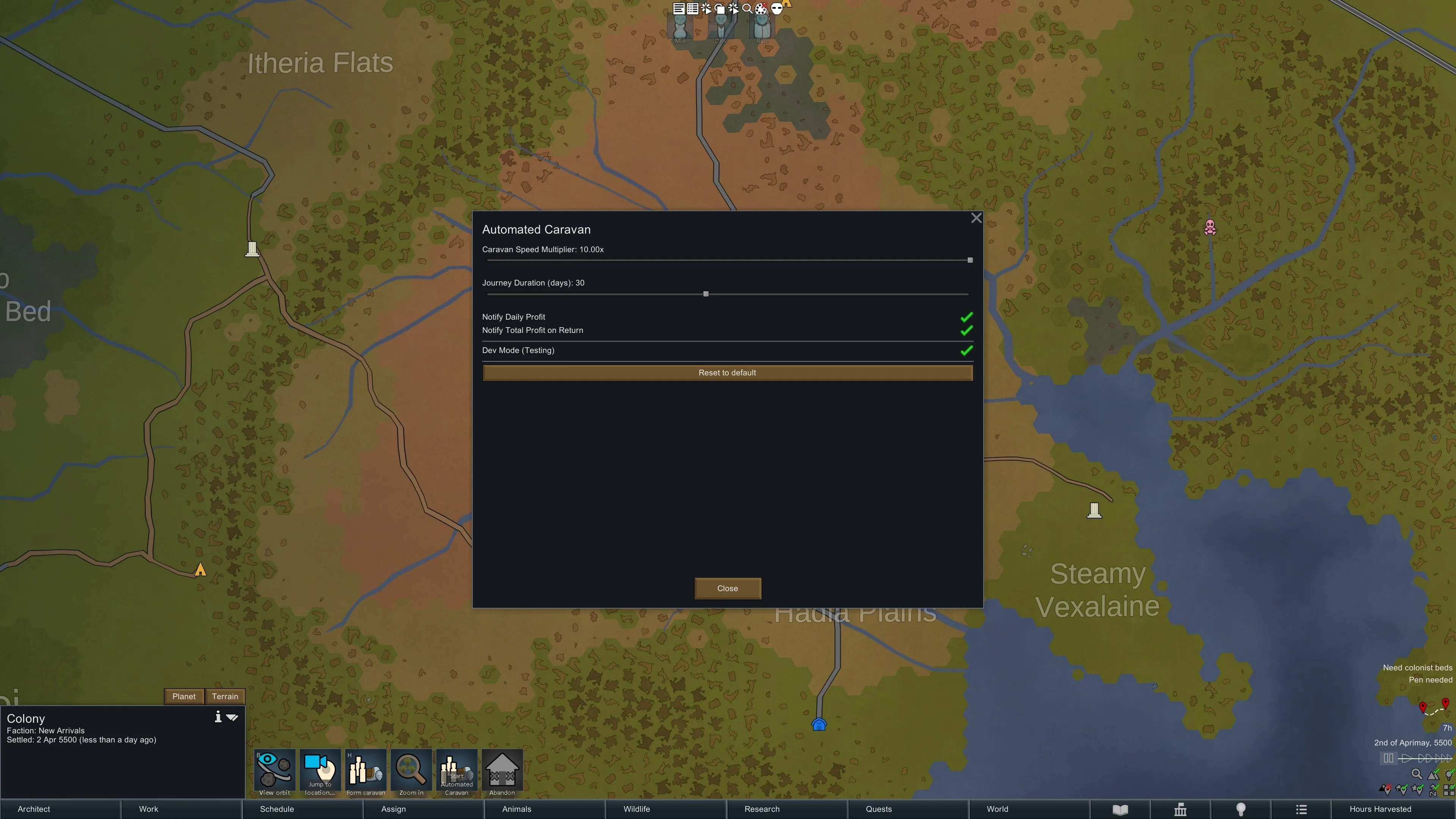The width and height of the screenshot is (1456, 819).
Task: Close the Automated Caravan dialog with X
Action: pos(976,218)
